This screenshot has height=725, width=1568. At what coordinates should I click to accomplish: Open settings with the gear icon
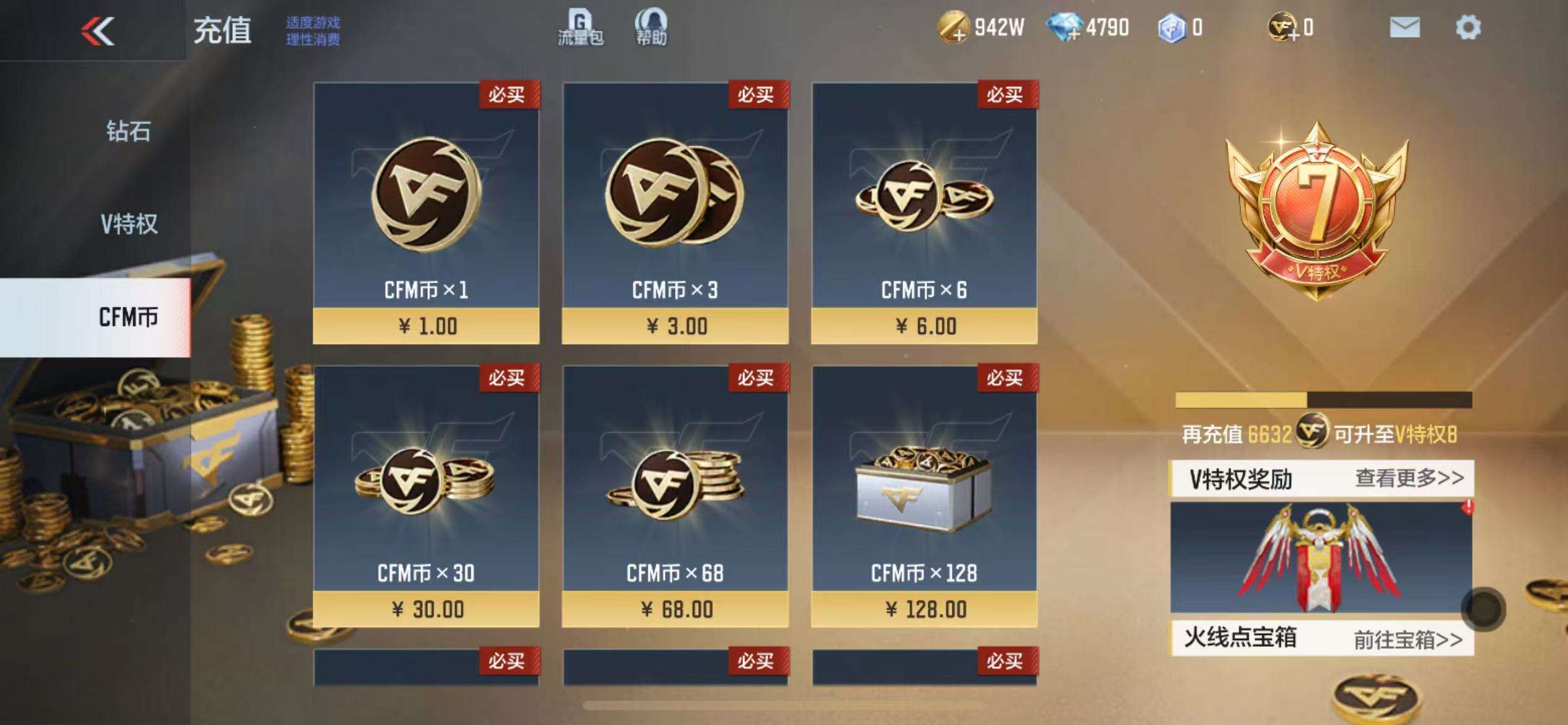click(1468, 28)
